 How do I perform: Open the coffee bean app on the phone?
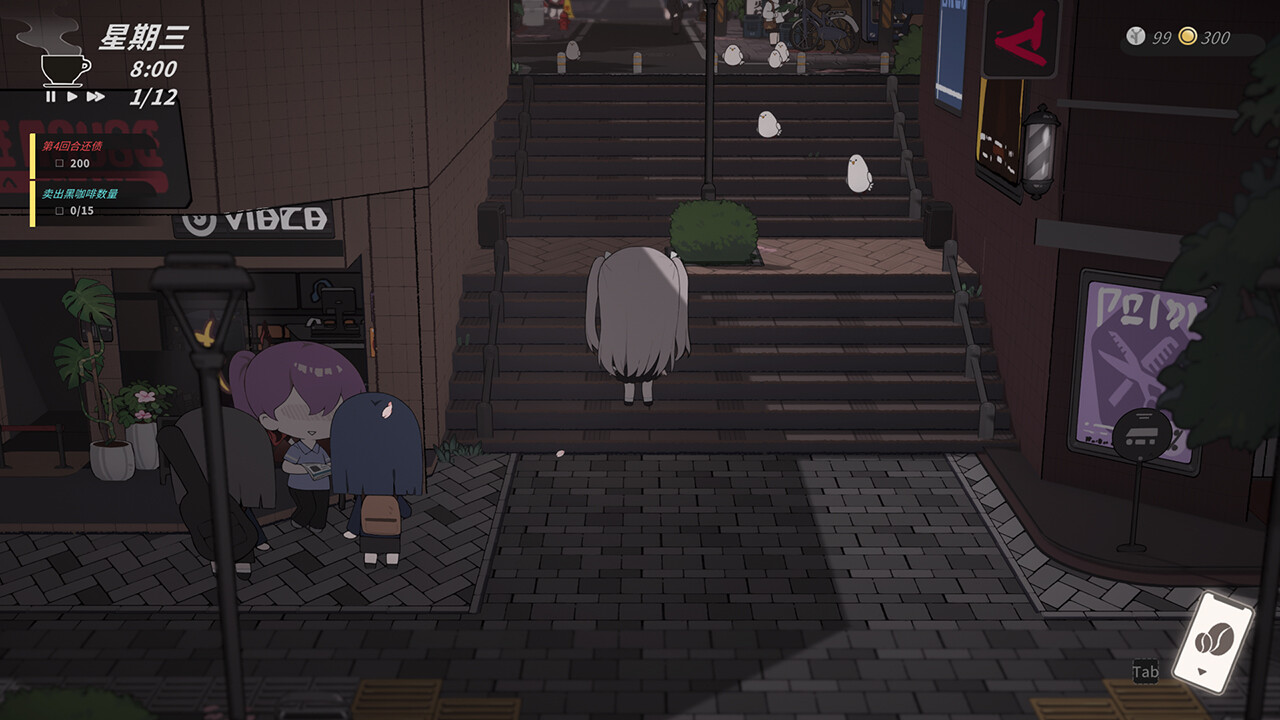tap(1216, 638)
